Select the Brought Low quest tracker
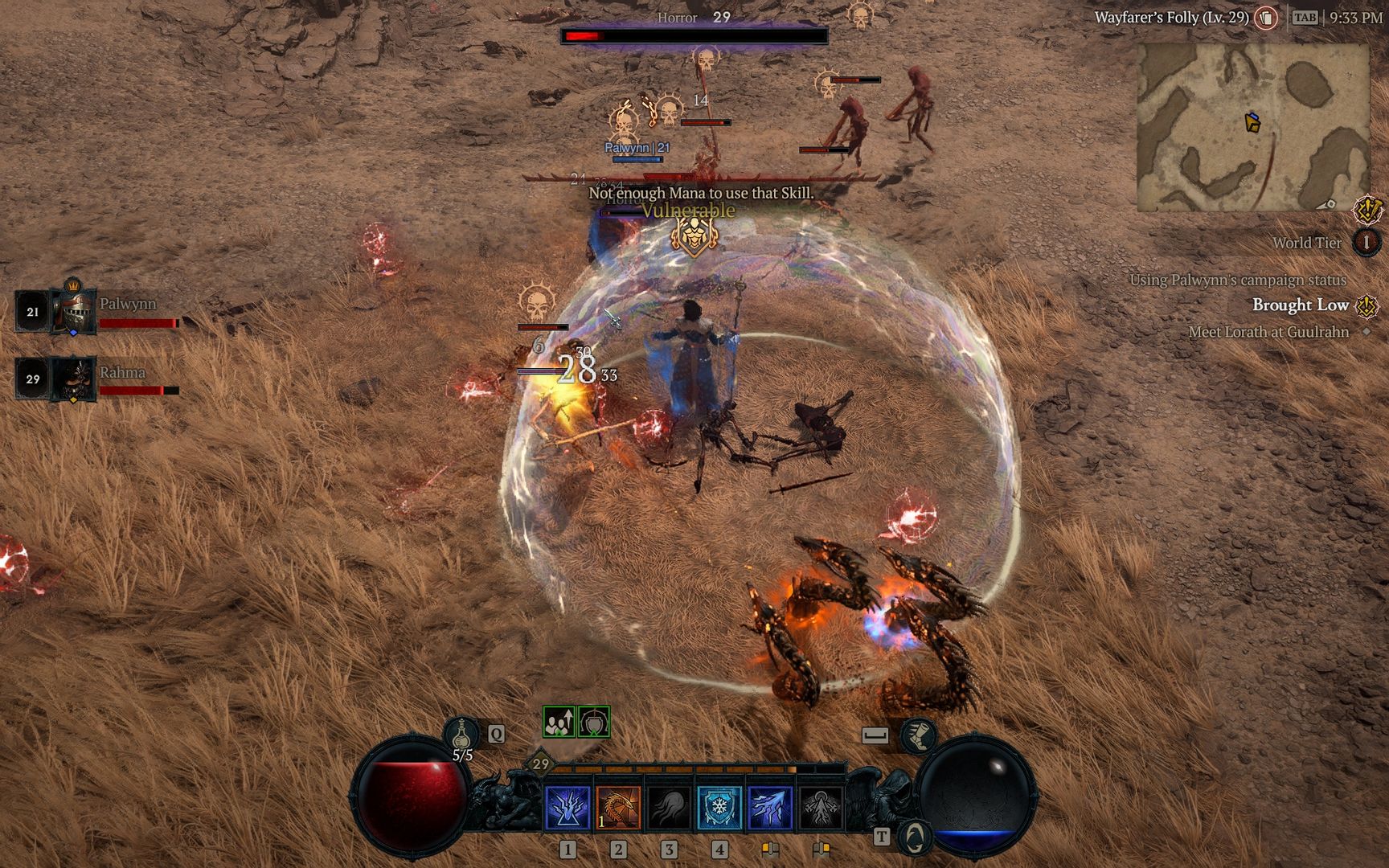 click(x=1300, y=305)
